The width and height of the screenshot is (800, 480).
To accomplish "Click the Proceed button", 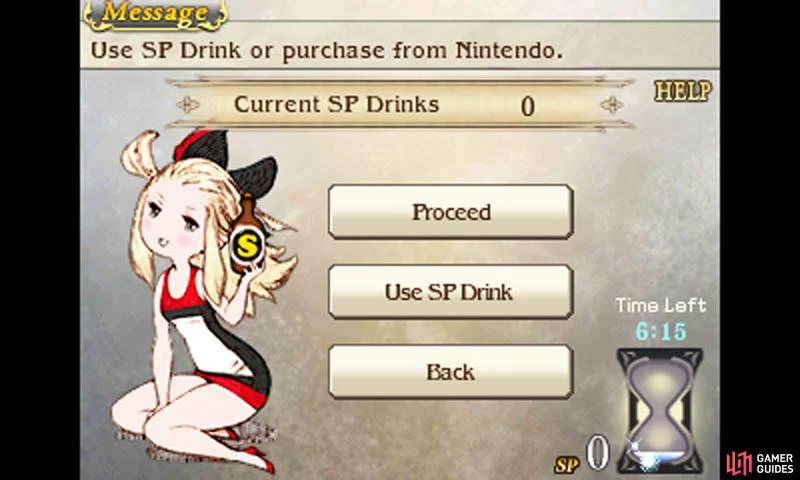I will click(451, 212).
